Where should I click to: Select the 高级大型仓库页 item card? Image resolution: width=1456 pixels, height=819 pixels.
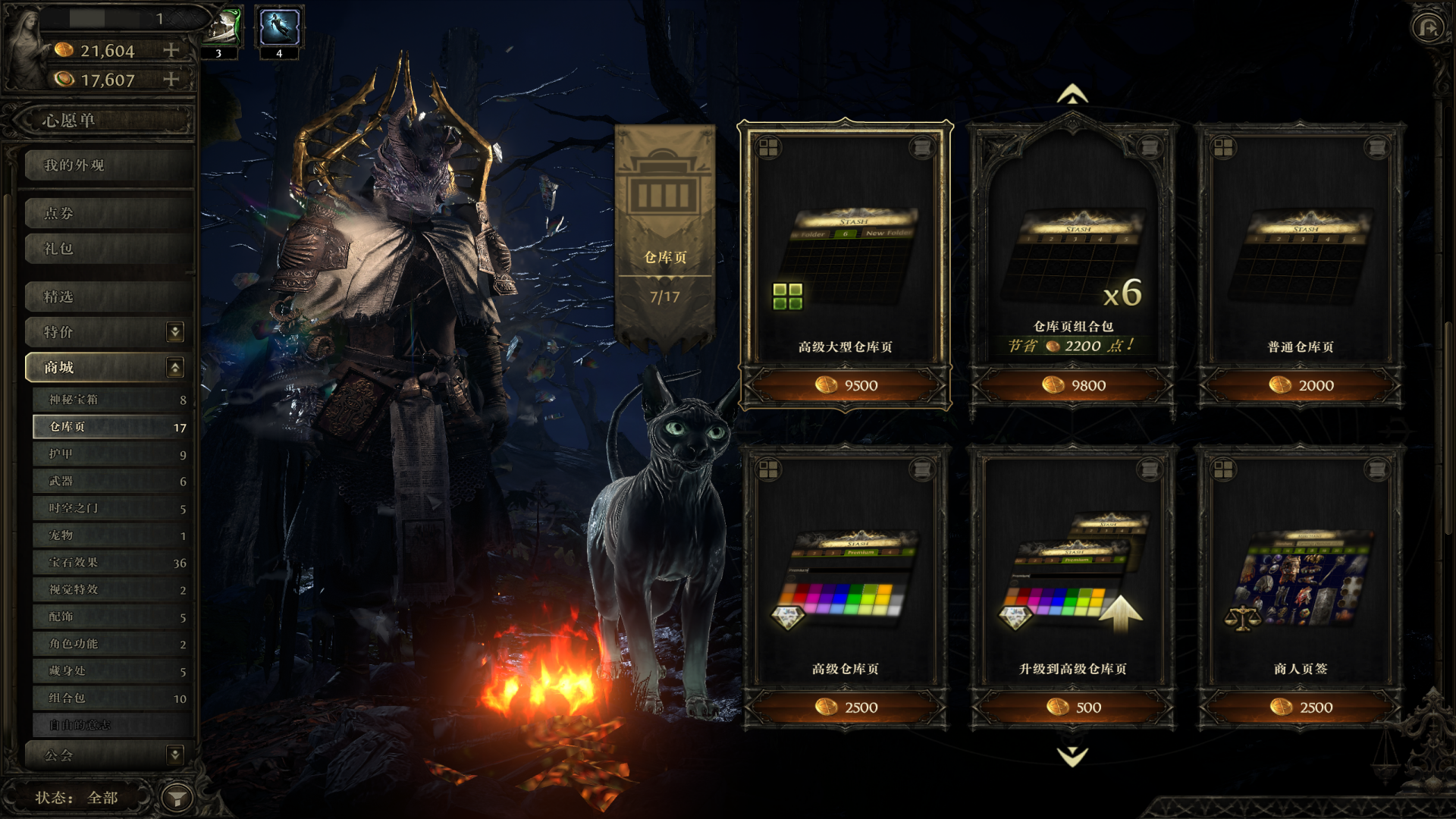(x=845, y=250)
